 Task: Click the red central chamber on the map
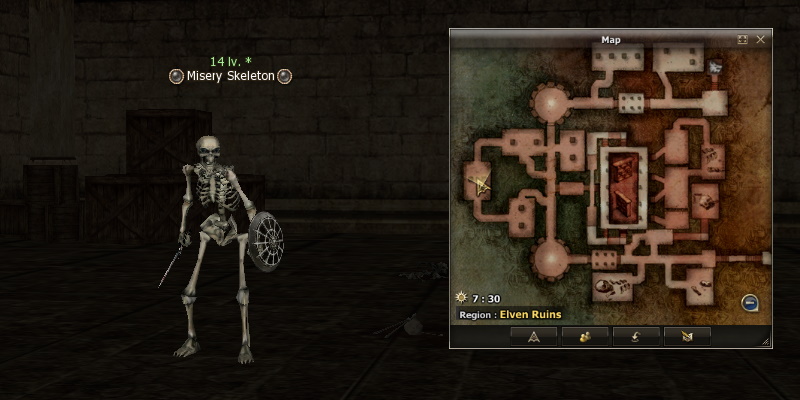coord(624,185)
